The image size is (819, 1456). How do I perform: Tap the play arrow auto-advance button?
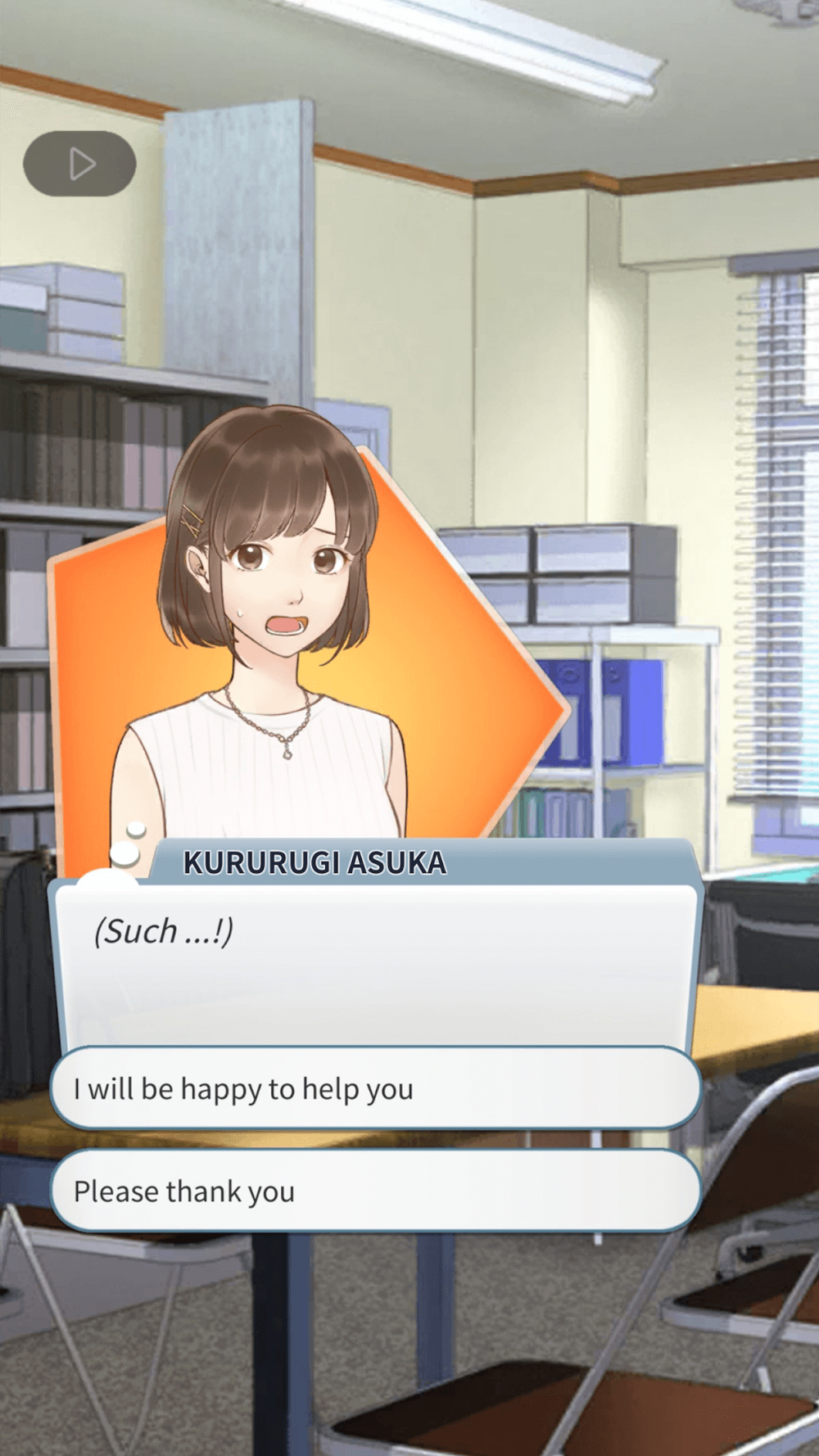click(79, 164)
